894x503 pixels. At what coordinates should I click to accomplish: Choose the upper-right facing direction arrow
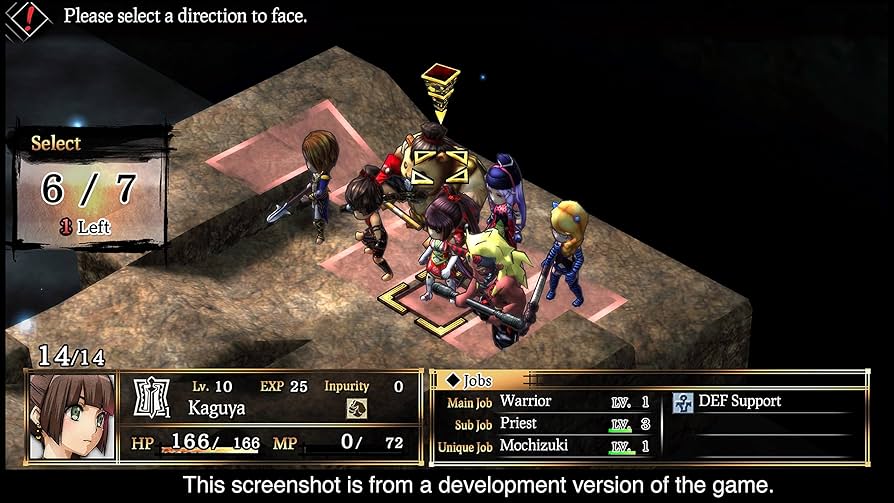459,157
